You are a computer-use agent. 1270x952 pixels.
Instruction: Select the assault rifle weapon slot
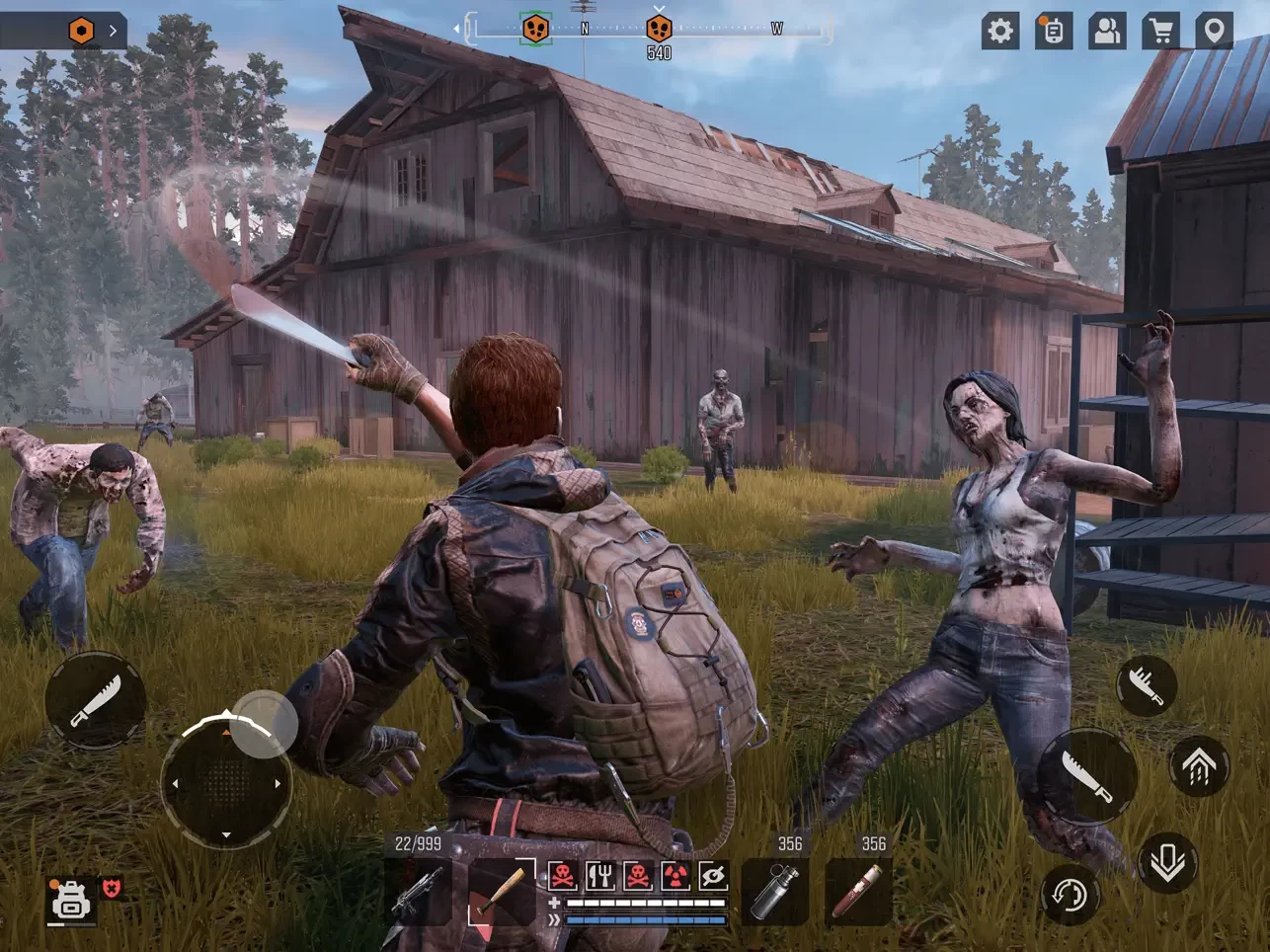(x=418, y=893)
